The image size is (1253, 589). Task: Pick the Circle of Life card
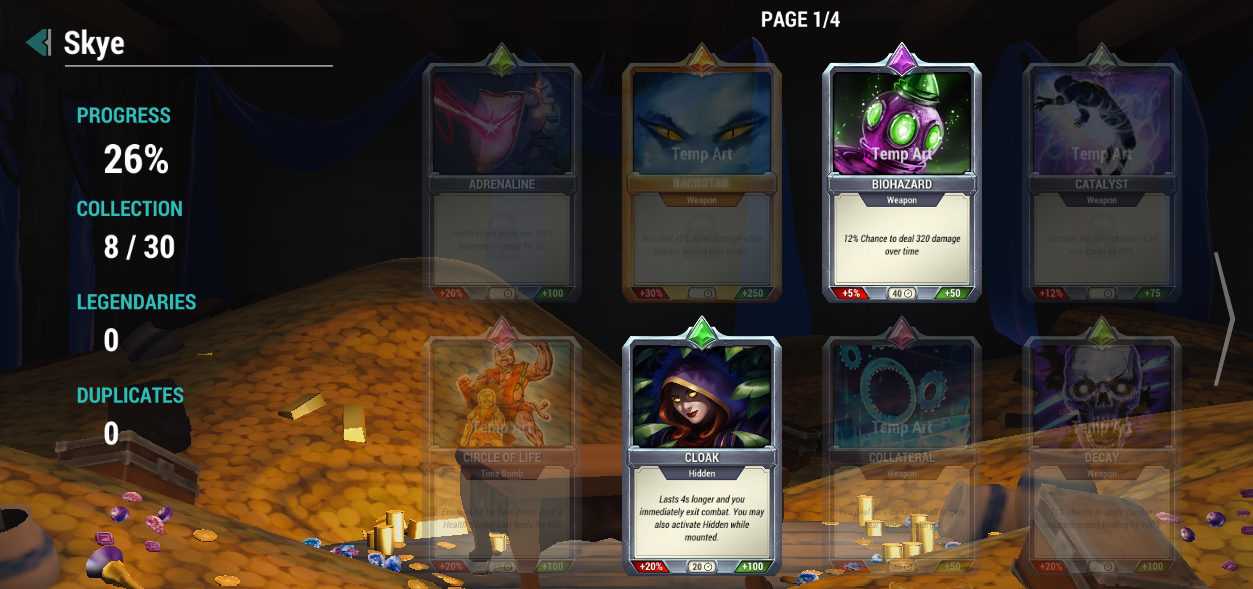(x=502, y=453)
